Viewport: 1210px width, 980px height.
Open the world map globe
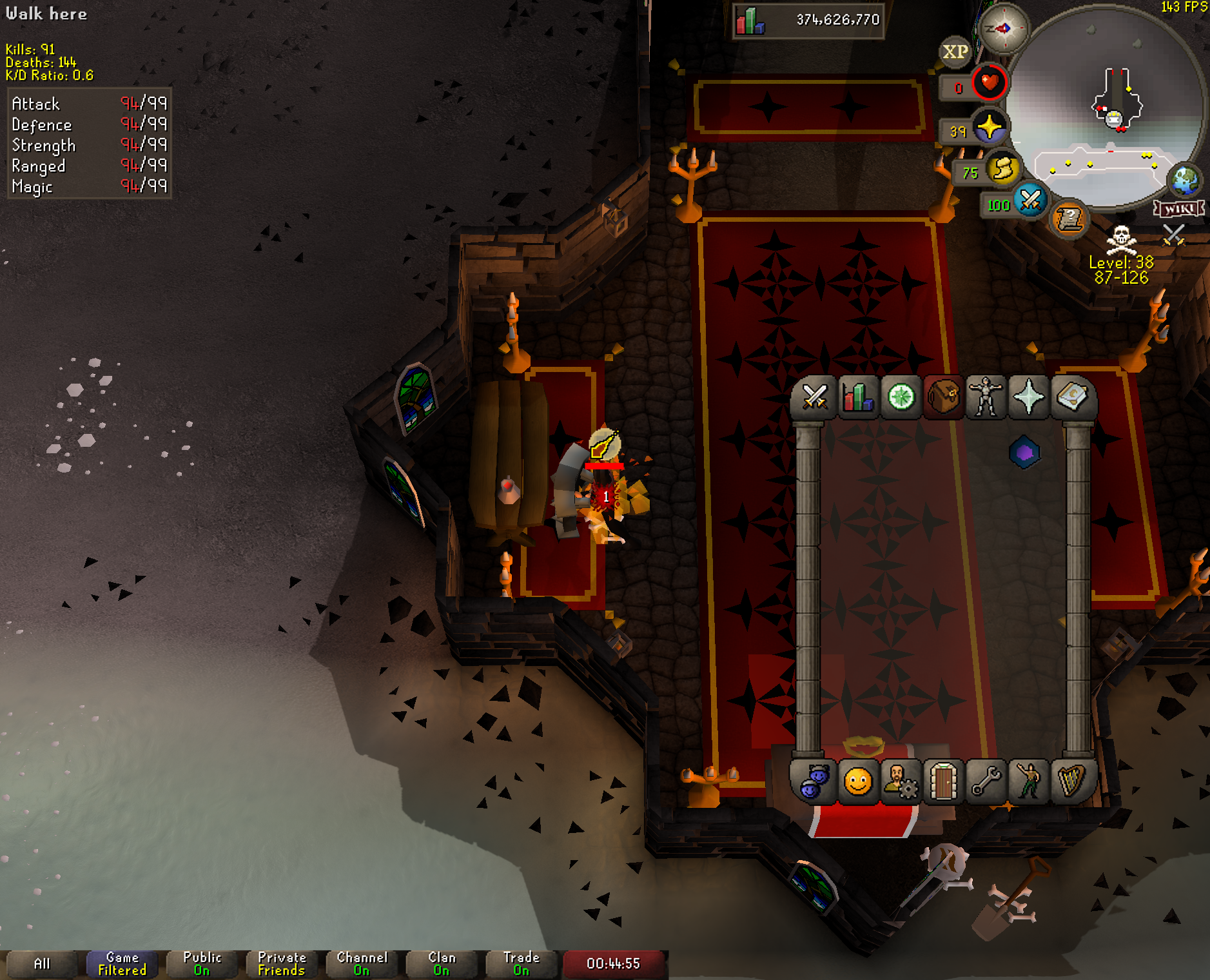[1185, 181]
